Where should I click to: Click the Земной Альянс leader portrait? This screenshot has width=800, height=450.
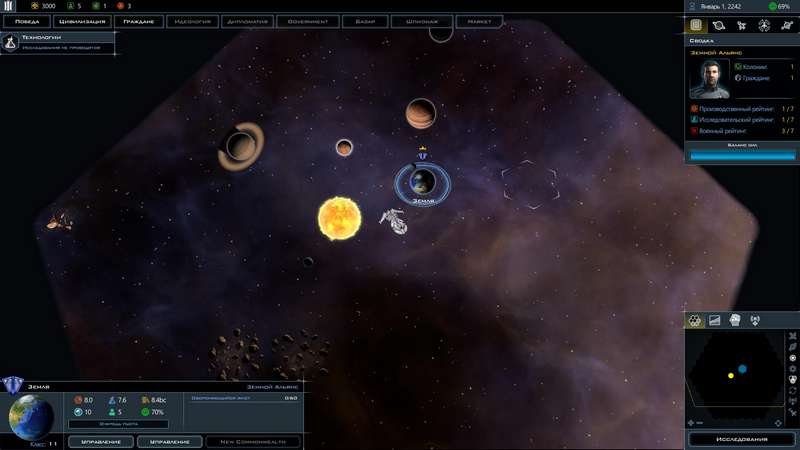(x=707, y=79)
